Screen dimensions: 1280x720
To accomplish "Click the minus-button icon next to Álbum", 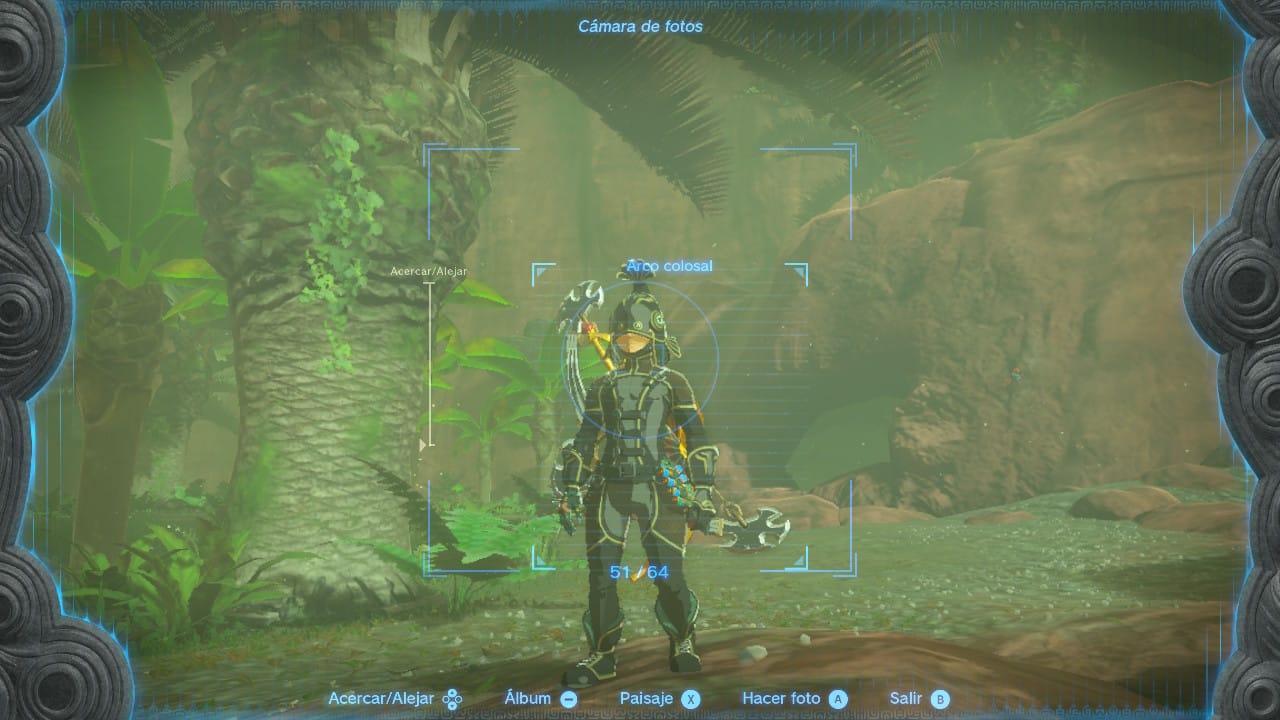I will pos(568,698).
